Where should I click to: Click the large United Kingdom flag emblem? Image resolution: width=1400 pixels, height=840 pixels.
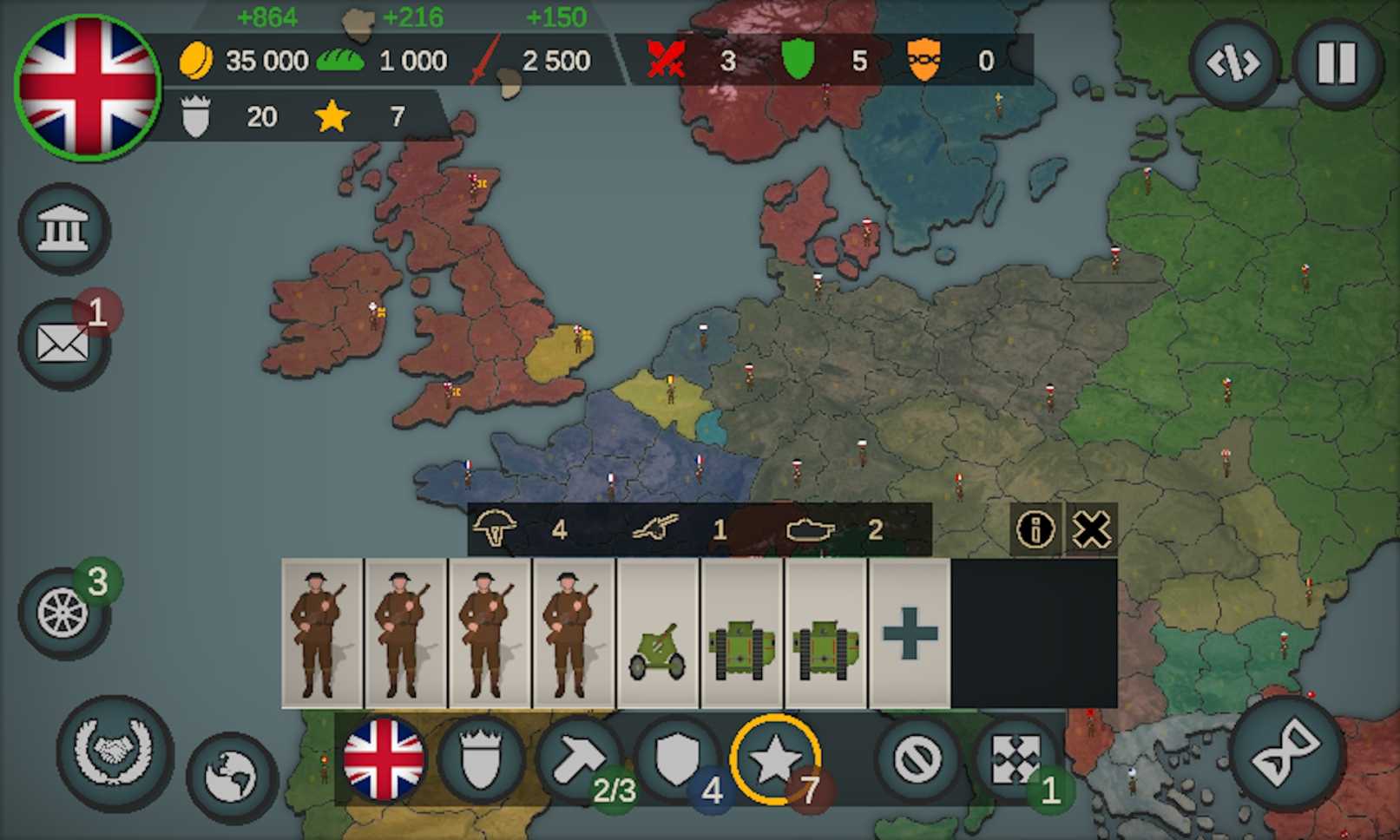pyautogui.click(x=88, y=88)
